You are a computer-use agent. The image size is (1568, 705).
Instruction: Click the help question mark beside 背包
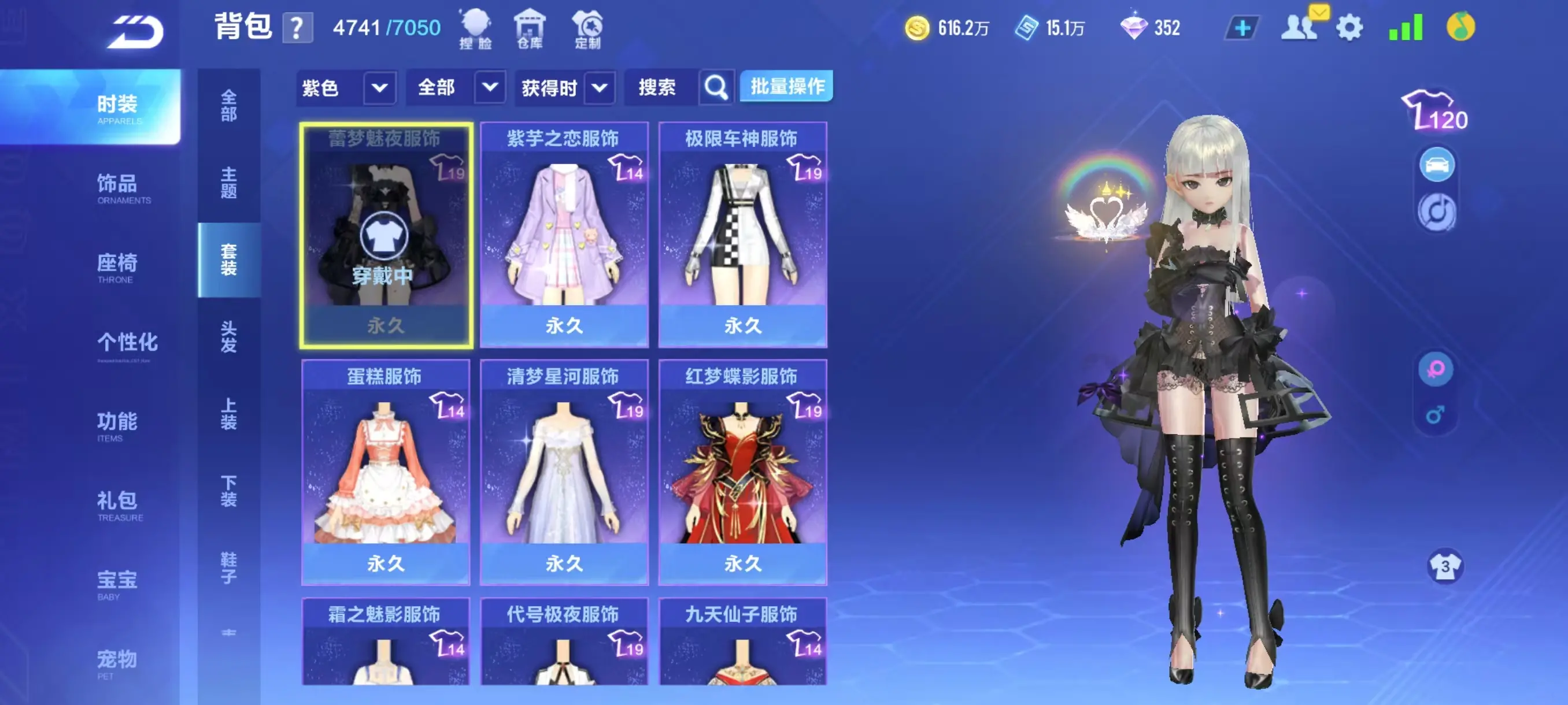tap(297, 28)
